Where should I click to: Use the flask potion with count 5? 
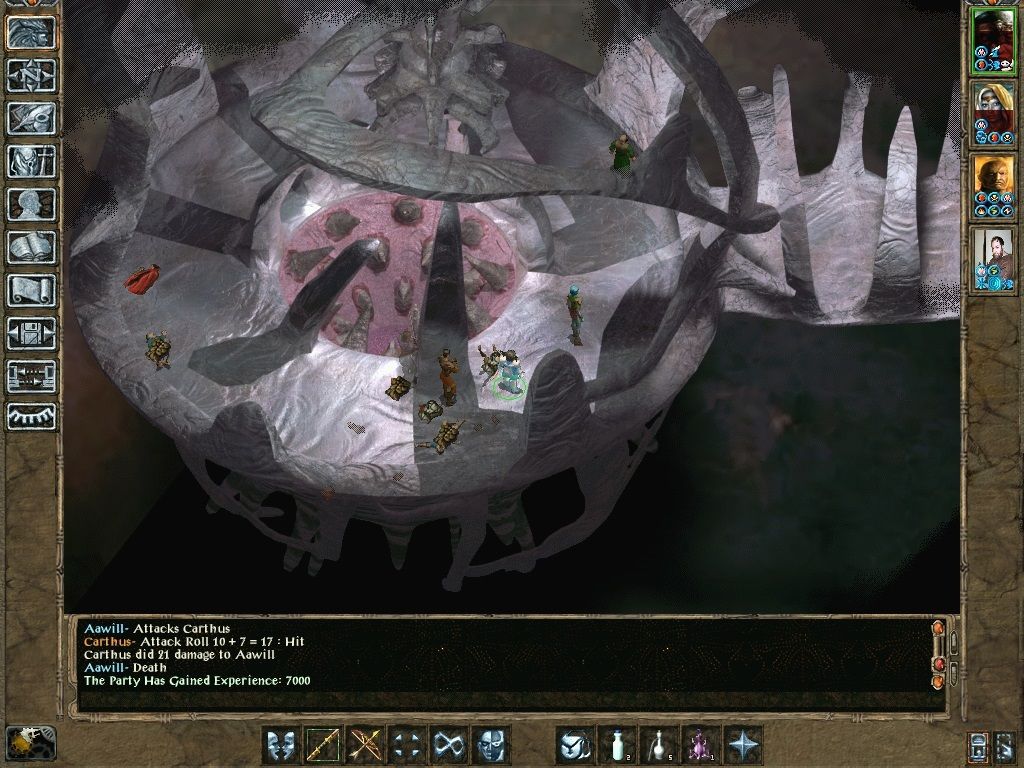[x=659, y=745]
